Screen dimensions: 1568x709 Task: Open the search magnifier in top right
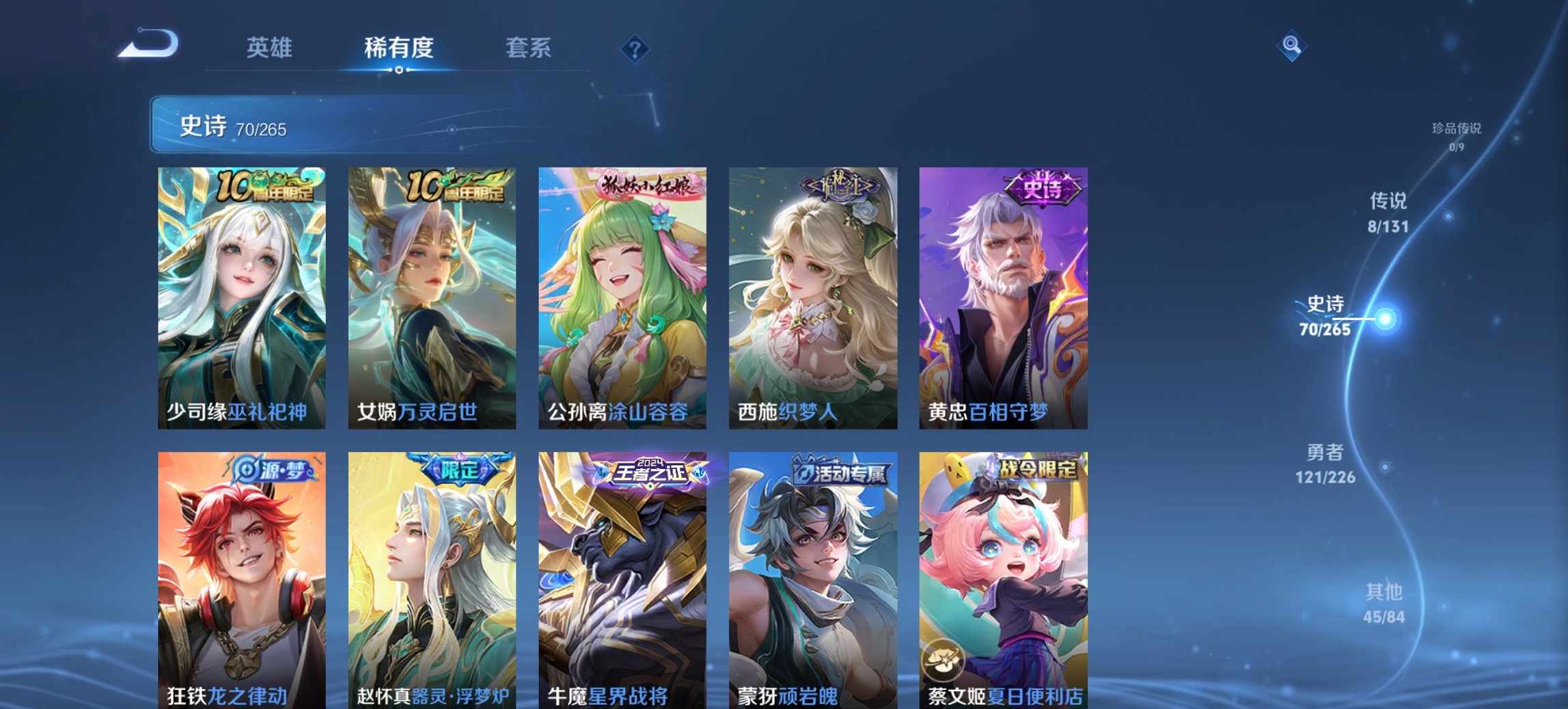pyautogui.click(x=1290, y=46)
